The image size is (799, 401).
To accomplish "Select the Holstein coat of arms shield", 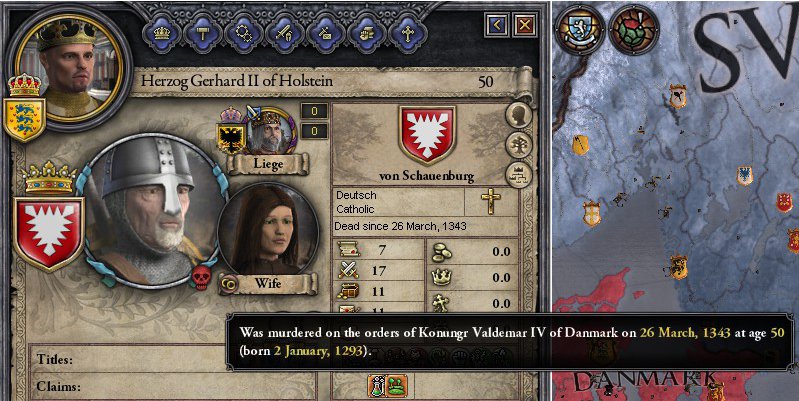I will tap(48, 230).
